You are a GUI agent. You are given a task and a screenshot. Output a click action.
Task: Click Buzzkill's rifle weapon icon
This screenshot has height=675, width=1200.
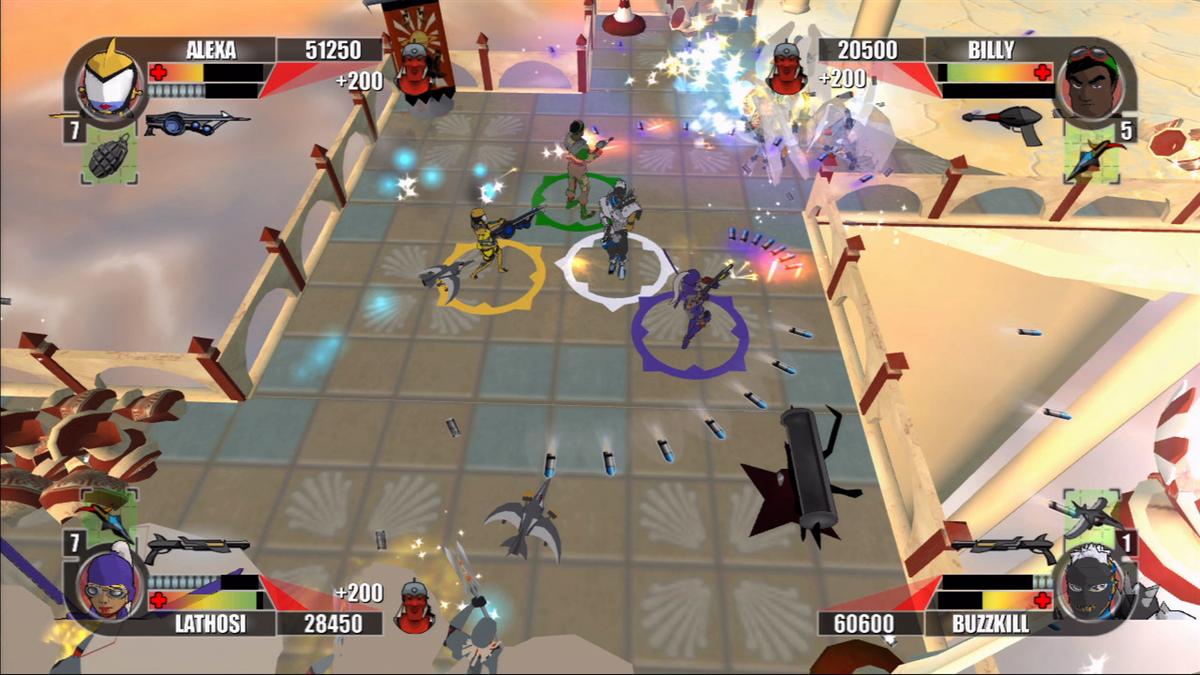pos(1003,546)
